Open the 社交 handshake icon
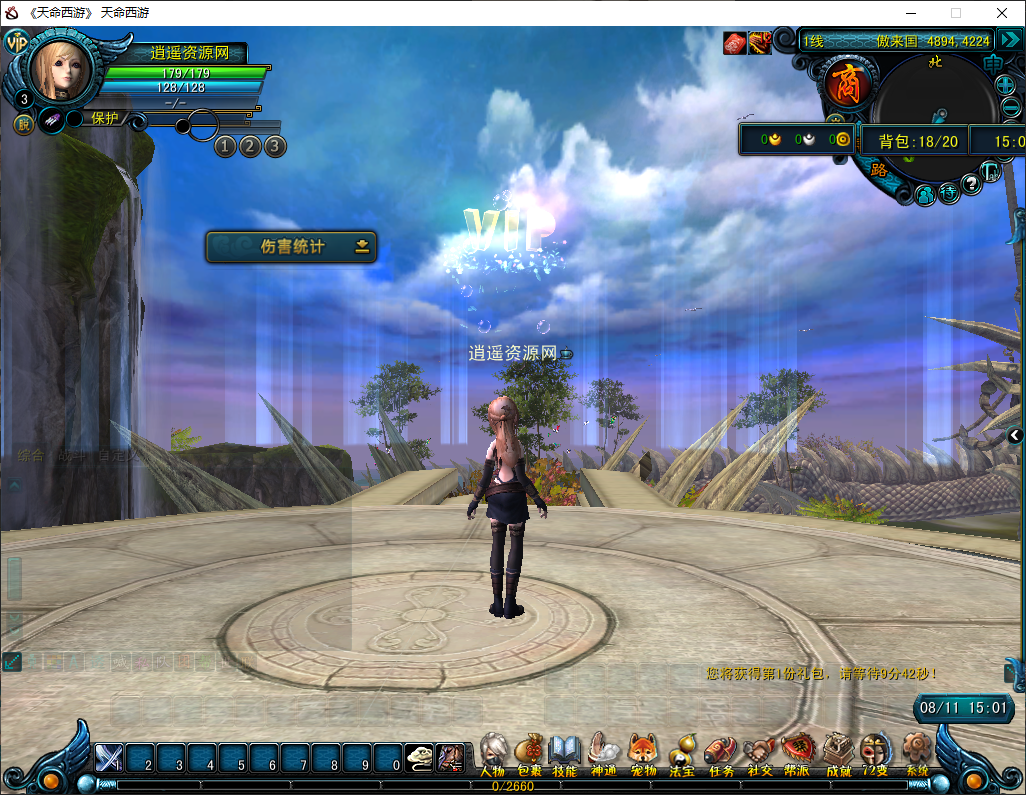The width and height of the screenshot is (1026, 795). tap(760, 751)
